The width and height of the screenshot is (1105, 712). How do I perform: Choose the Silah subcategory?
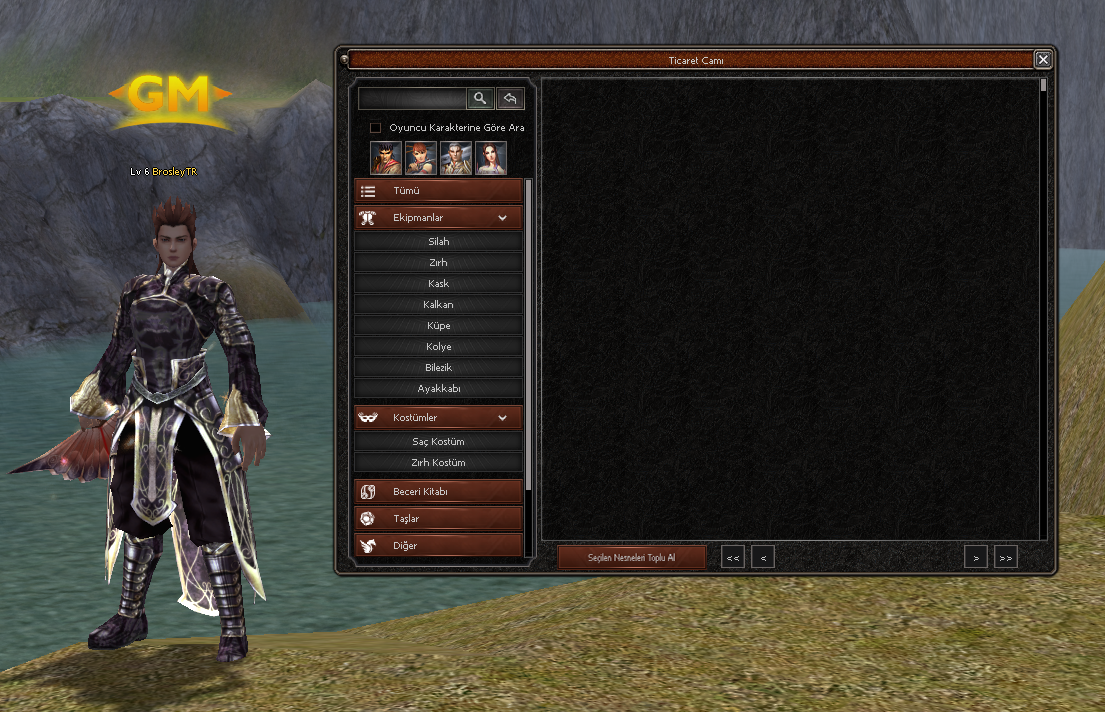[x=438, y=242]
